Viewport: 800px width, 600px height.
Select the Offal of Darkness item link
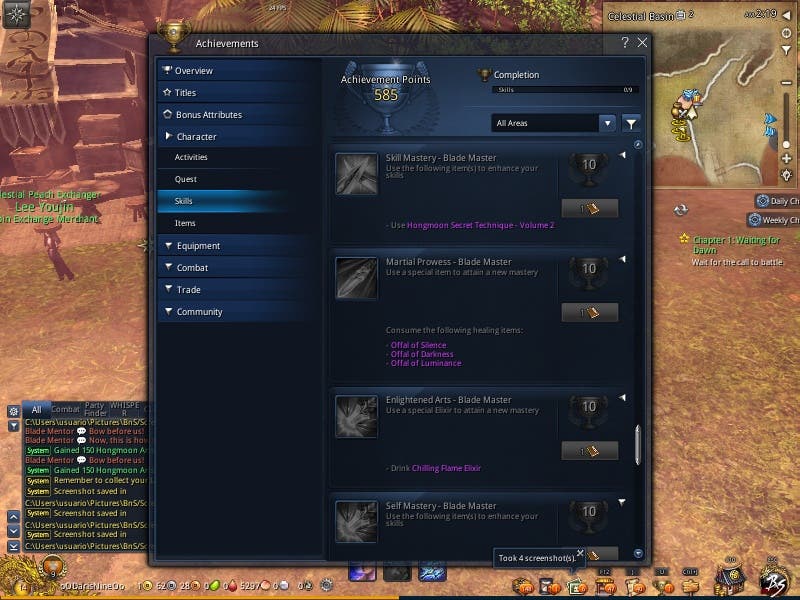[x=421, y=354]
